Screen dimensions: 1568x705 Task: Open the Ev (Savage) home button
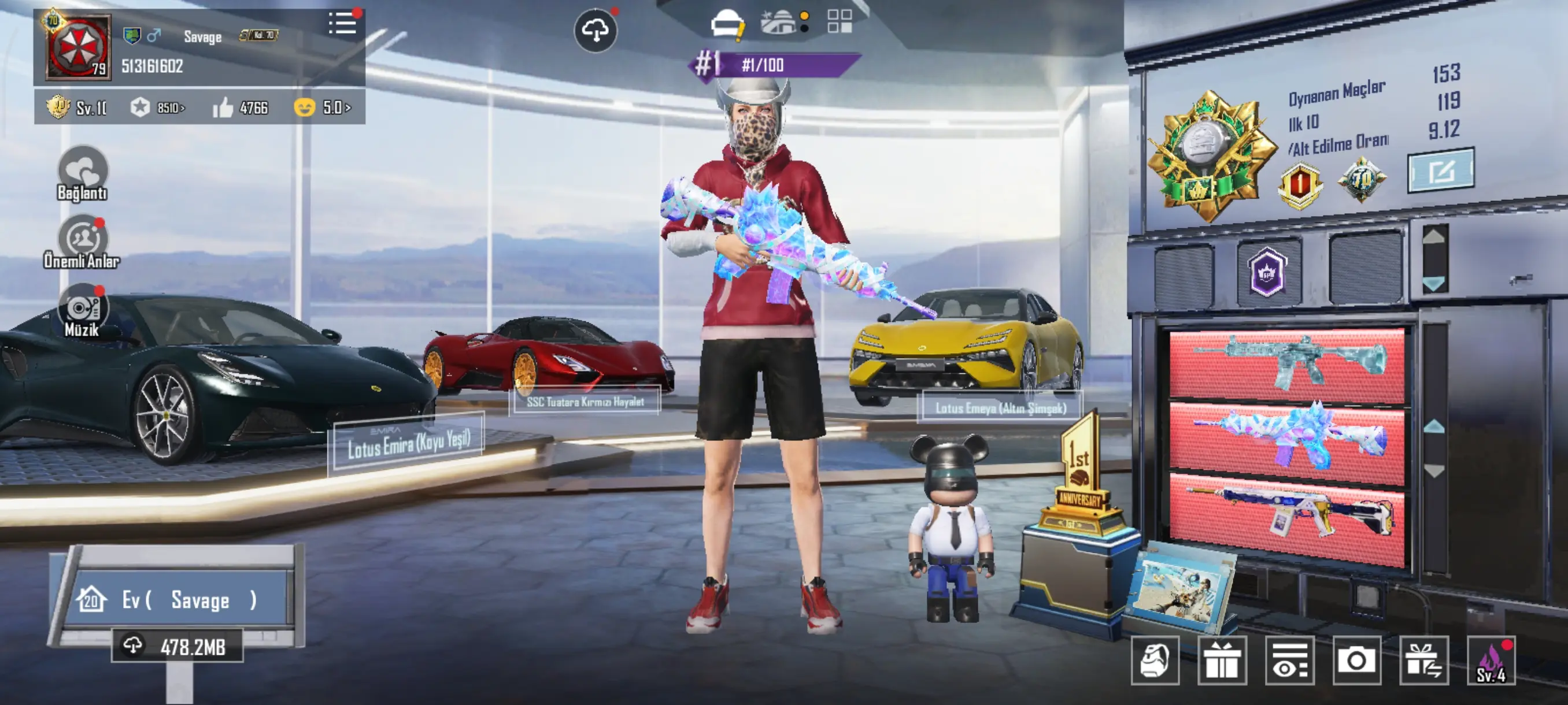tap(176, 600)
